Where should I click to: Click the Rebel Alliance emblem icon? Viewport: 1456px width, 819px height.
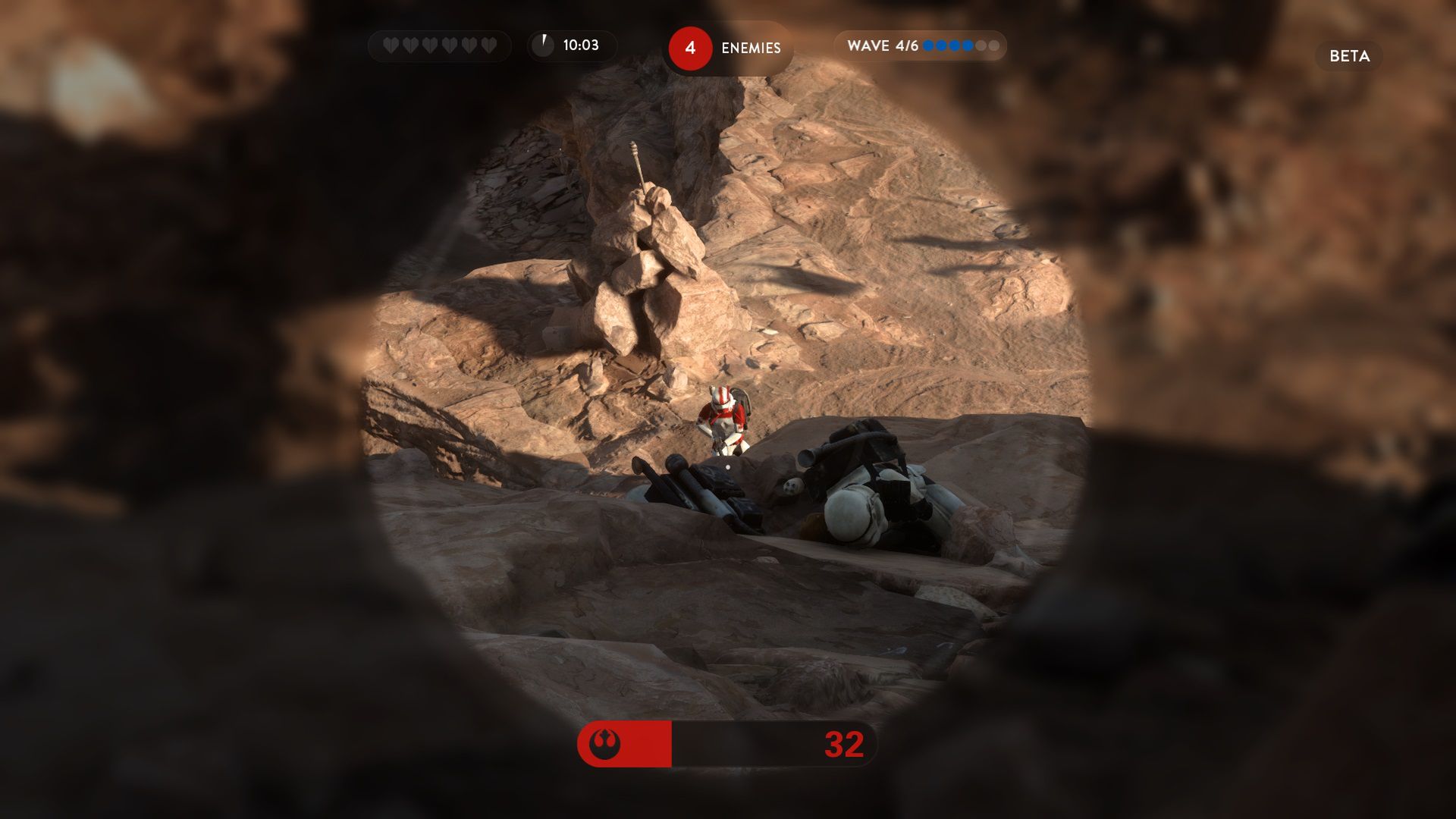(x=604, y=744)
